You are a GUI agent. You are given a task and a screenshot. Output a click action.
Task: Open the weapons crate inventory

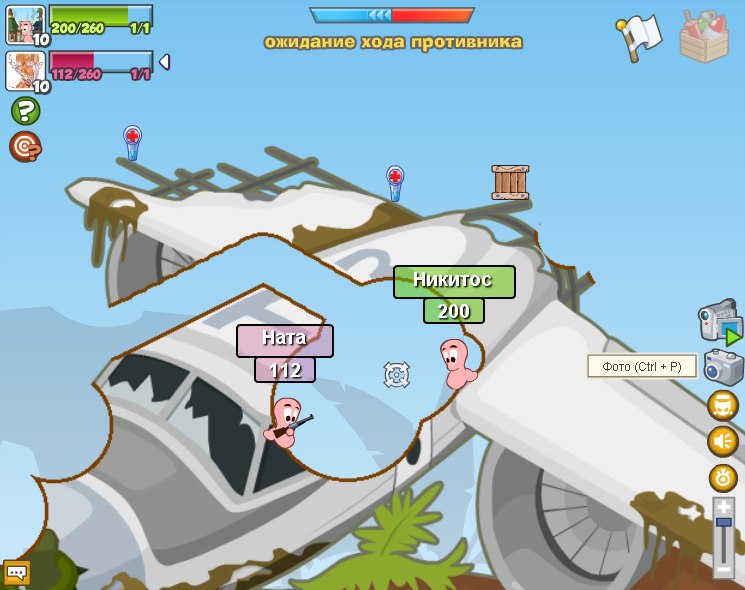[704, 37]
